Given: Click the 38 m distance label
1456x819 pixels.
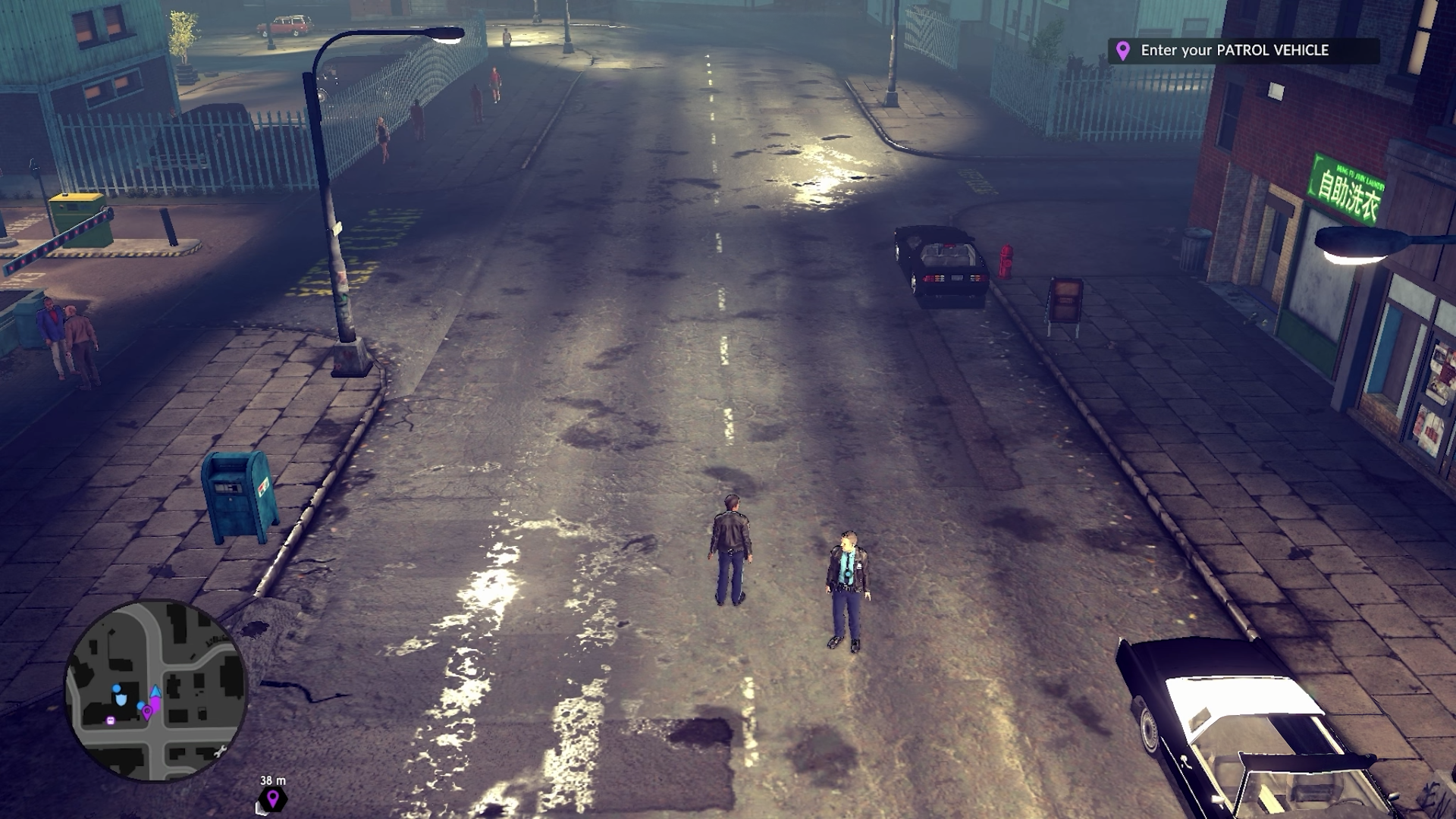Looking at the screenshot, I should [271, 778].
